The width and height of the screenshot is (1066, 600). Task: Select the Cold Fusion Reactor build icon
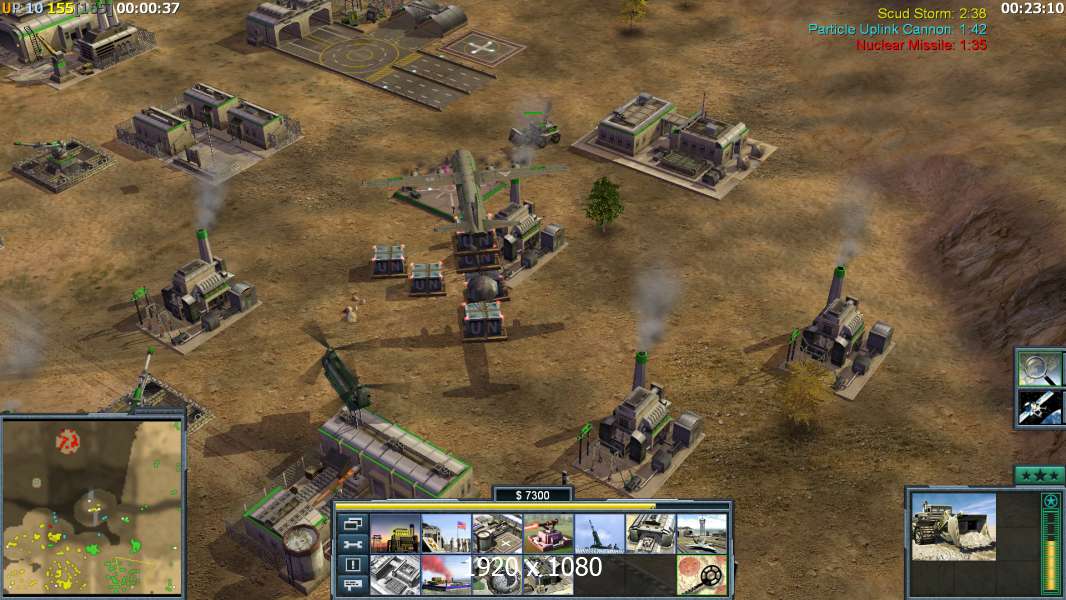pos(395,534)
